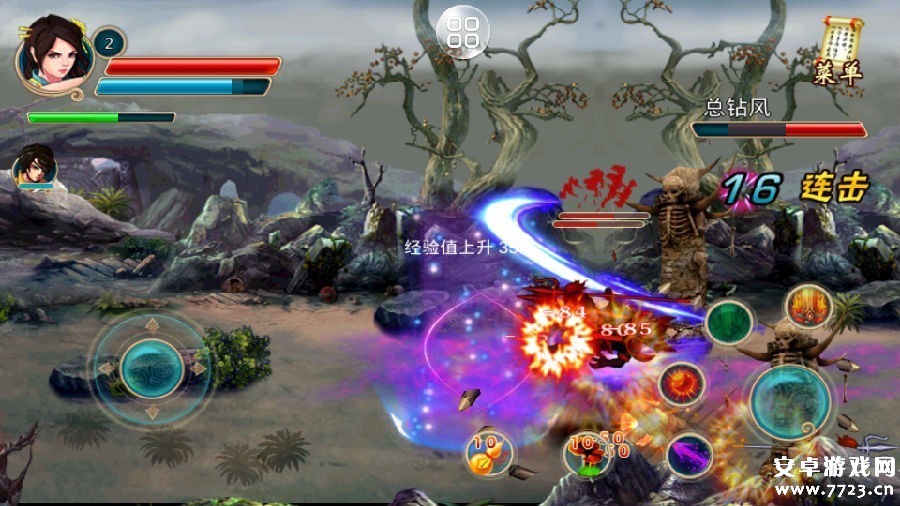Cast the red fireball skill
The image size is (900, 506).
[682, 383]
